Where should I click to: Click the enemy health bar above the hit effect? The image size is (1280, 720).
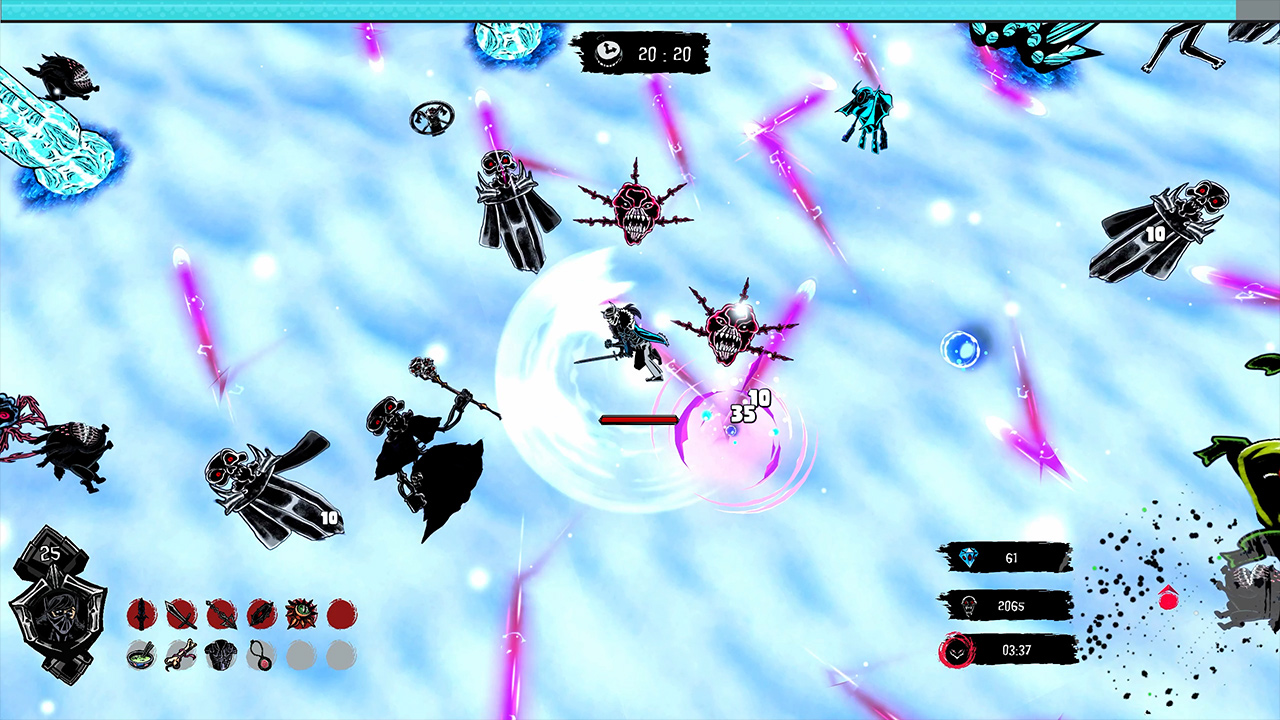[640, 420]
